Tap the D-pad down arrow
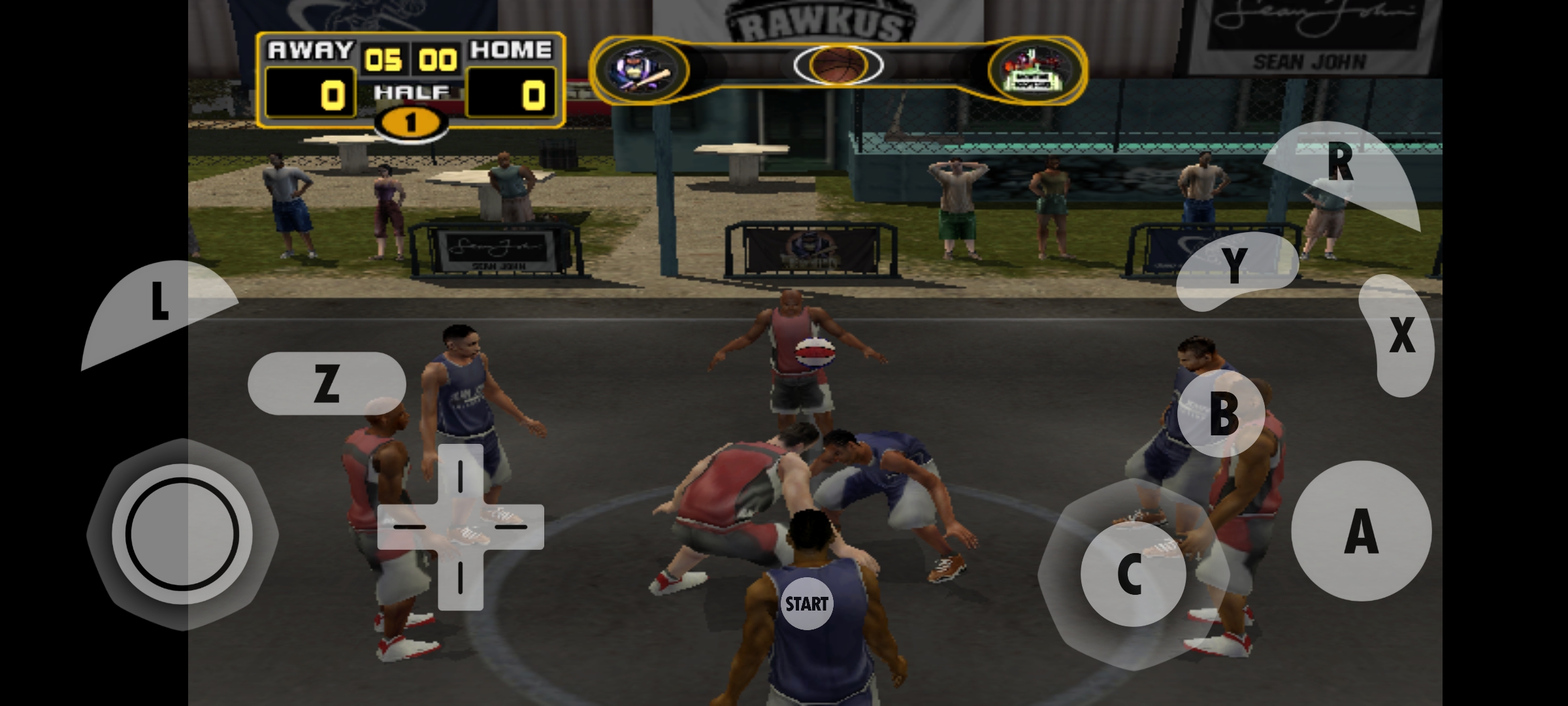Screen dimensions: 1568x706 coord(461,579)
